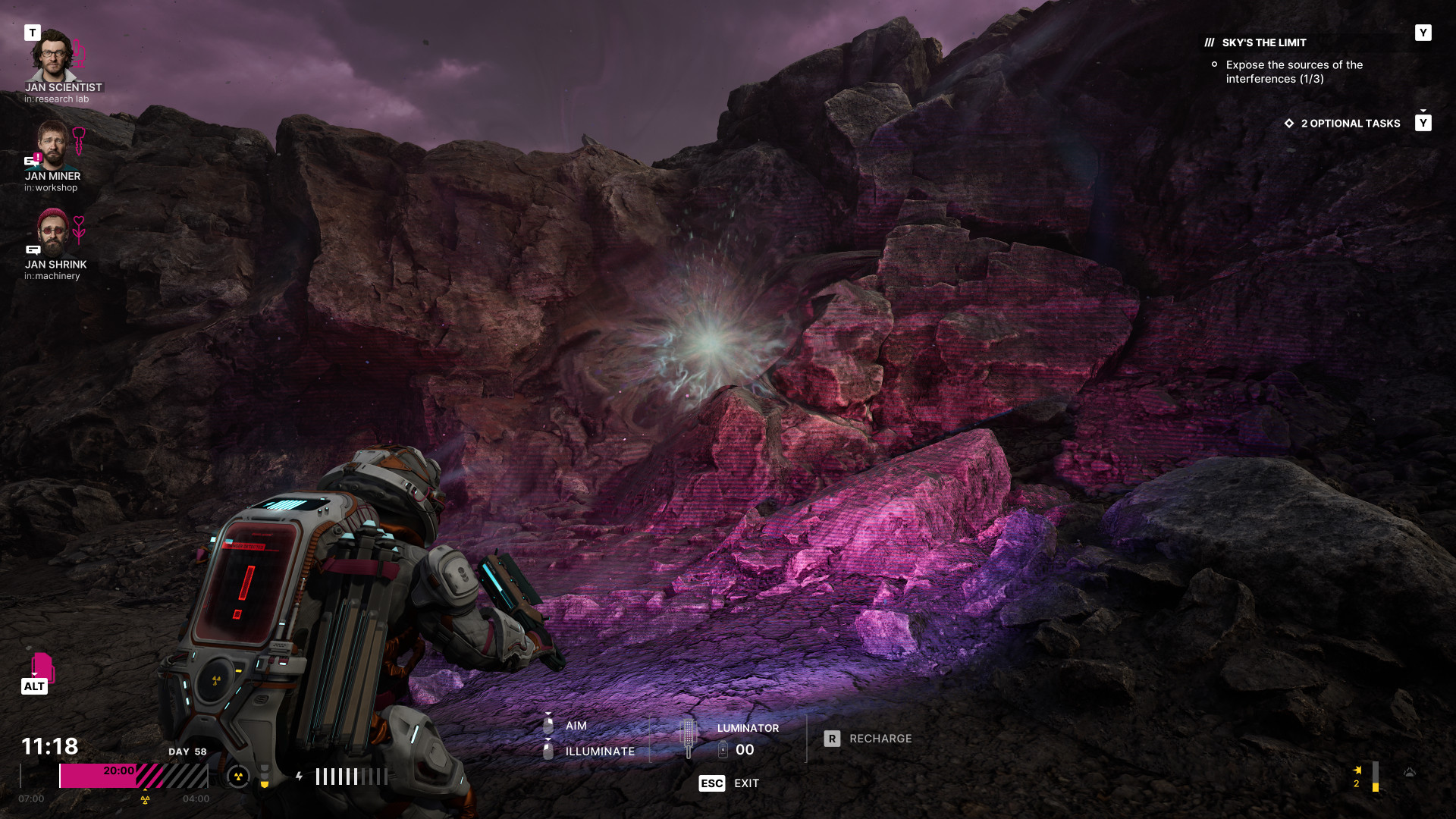Expand the 2 Optional Tasks list

pos(1350,124)
